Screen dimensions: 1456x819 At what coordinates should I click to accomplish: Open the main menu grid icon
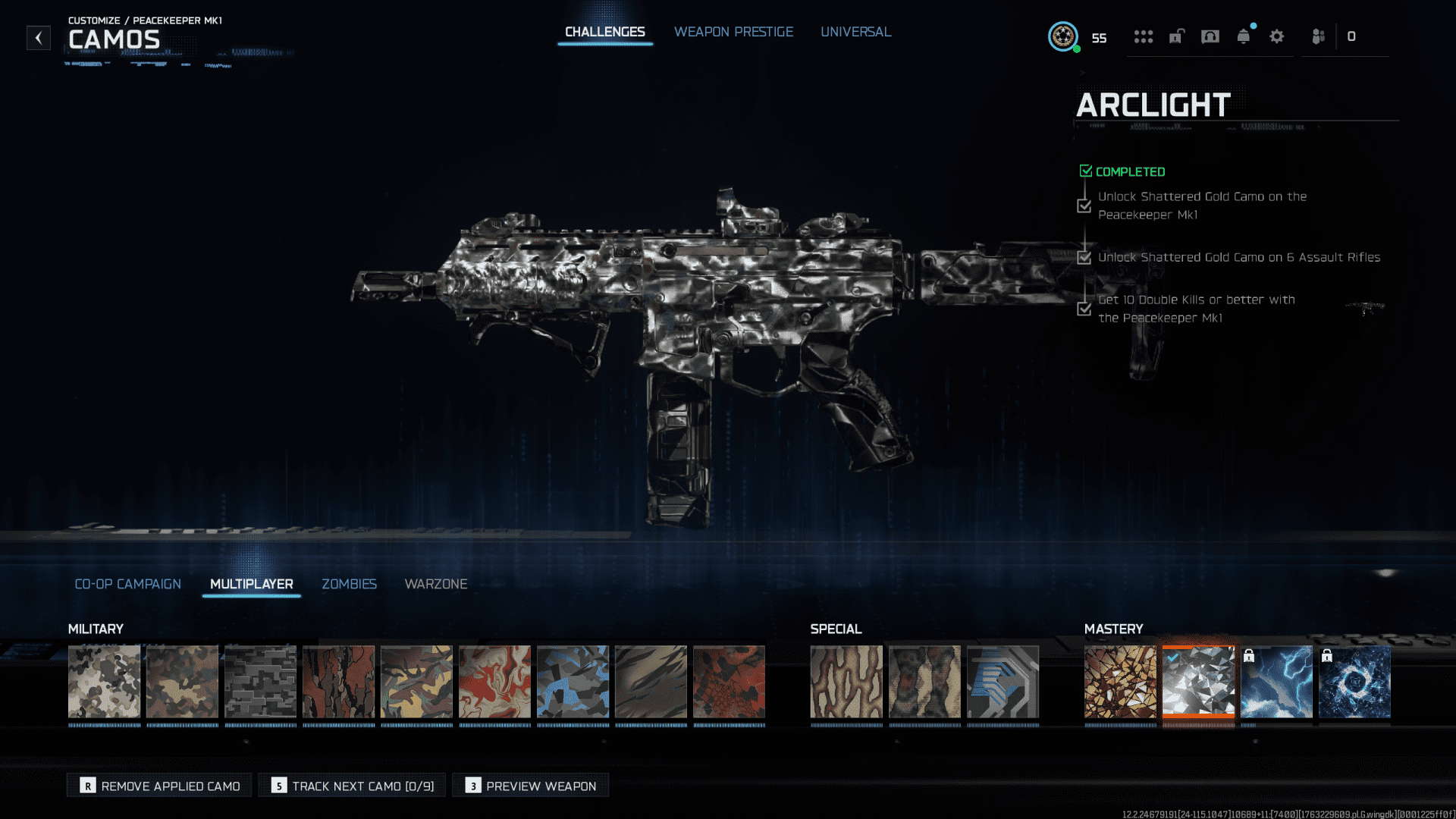pyautogui.click(x=1144, y=36)
